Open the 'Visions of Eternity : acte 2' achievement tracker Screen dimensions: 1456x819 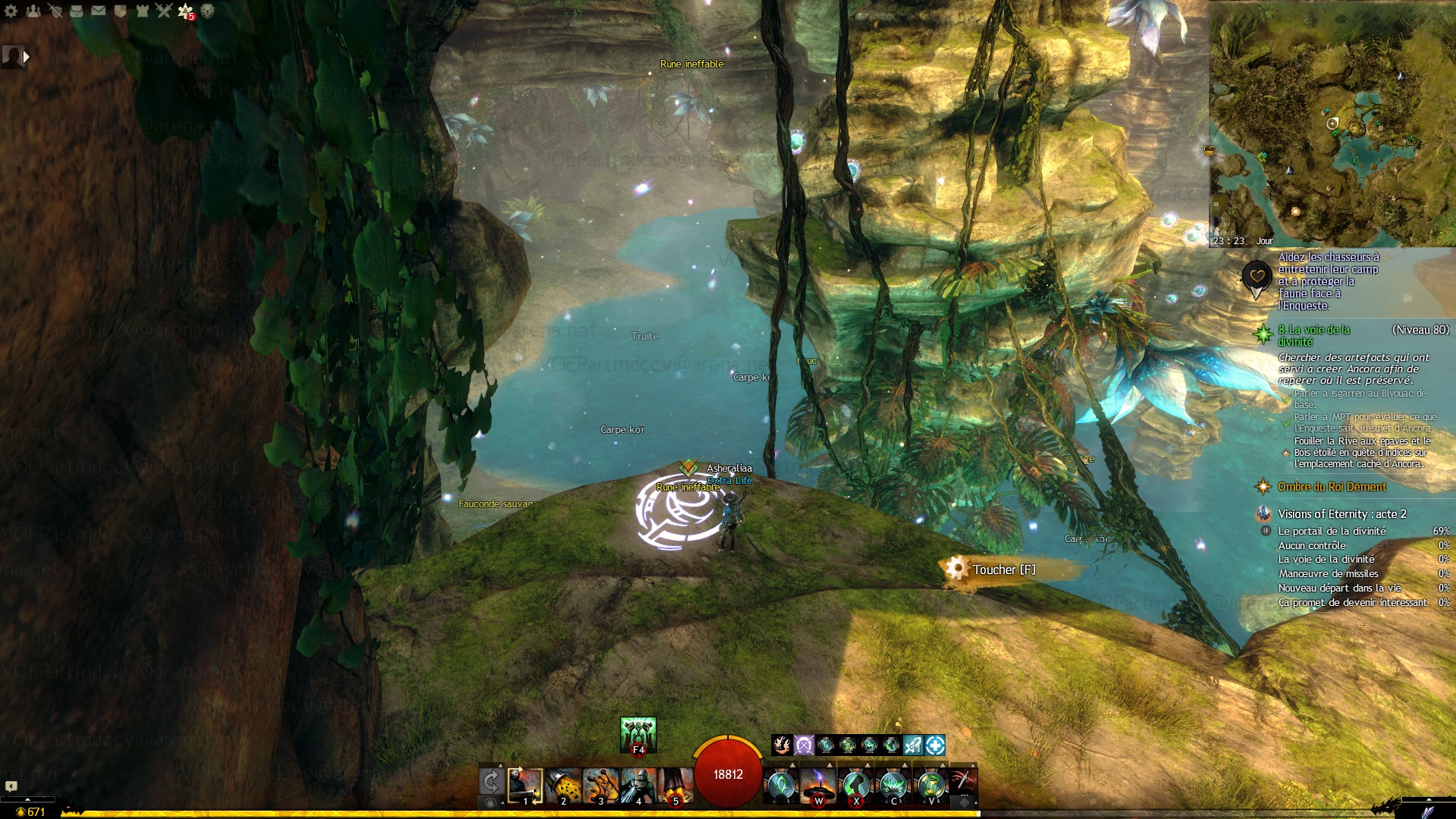tap(1341, 514)
